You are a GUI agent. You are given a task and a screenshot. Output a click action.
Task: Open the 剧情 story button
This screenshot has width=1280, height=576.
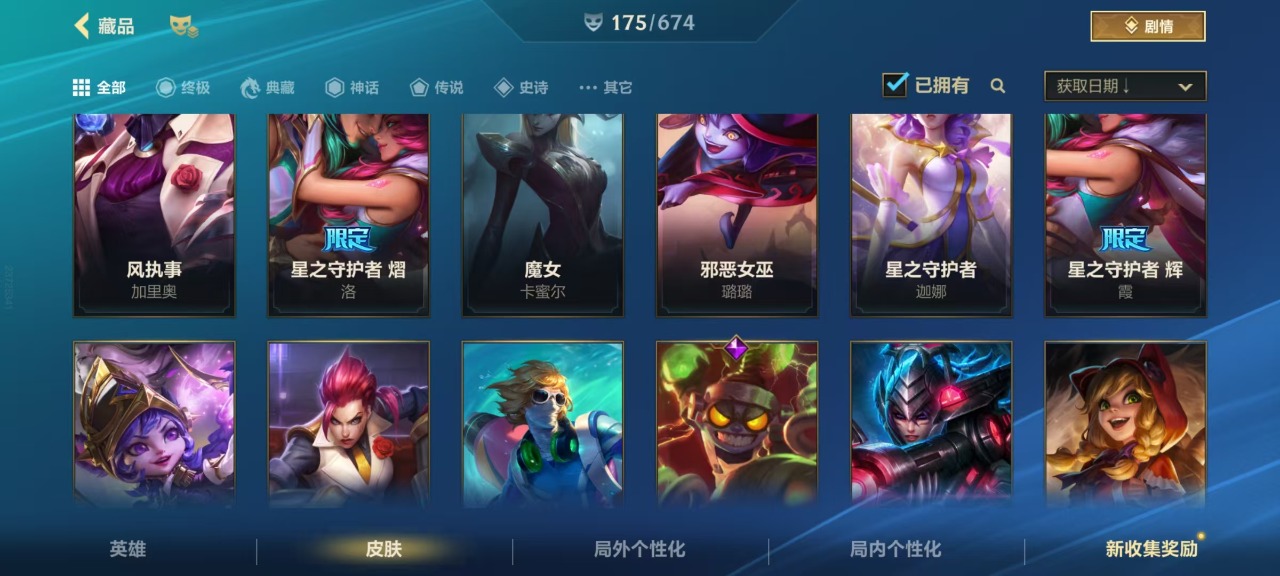pyautogui.click(x=1147, y=26)
